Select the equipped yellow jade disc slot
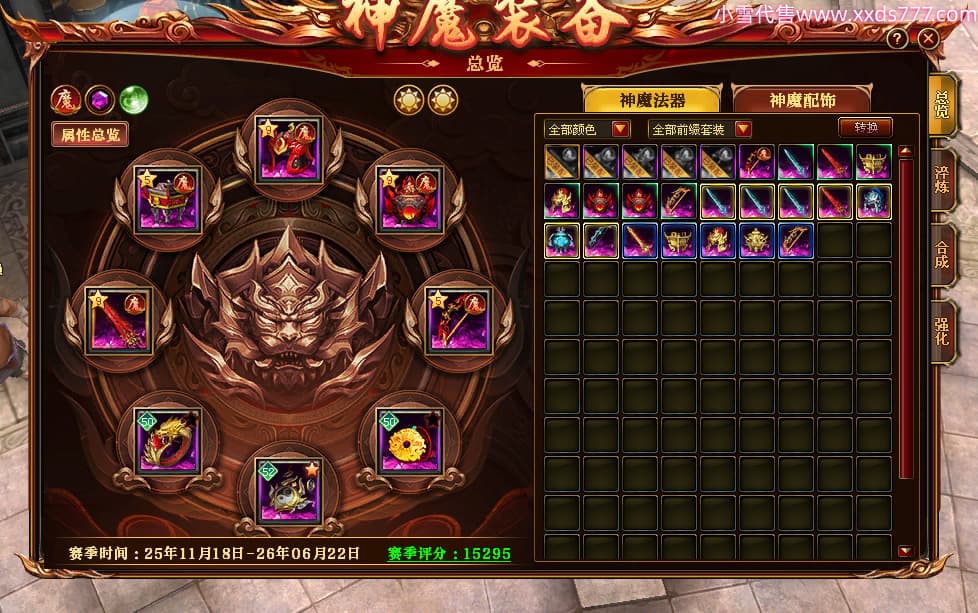This screenshot has height=613, width=978. (409, 439)
